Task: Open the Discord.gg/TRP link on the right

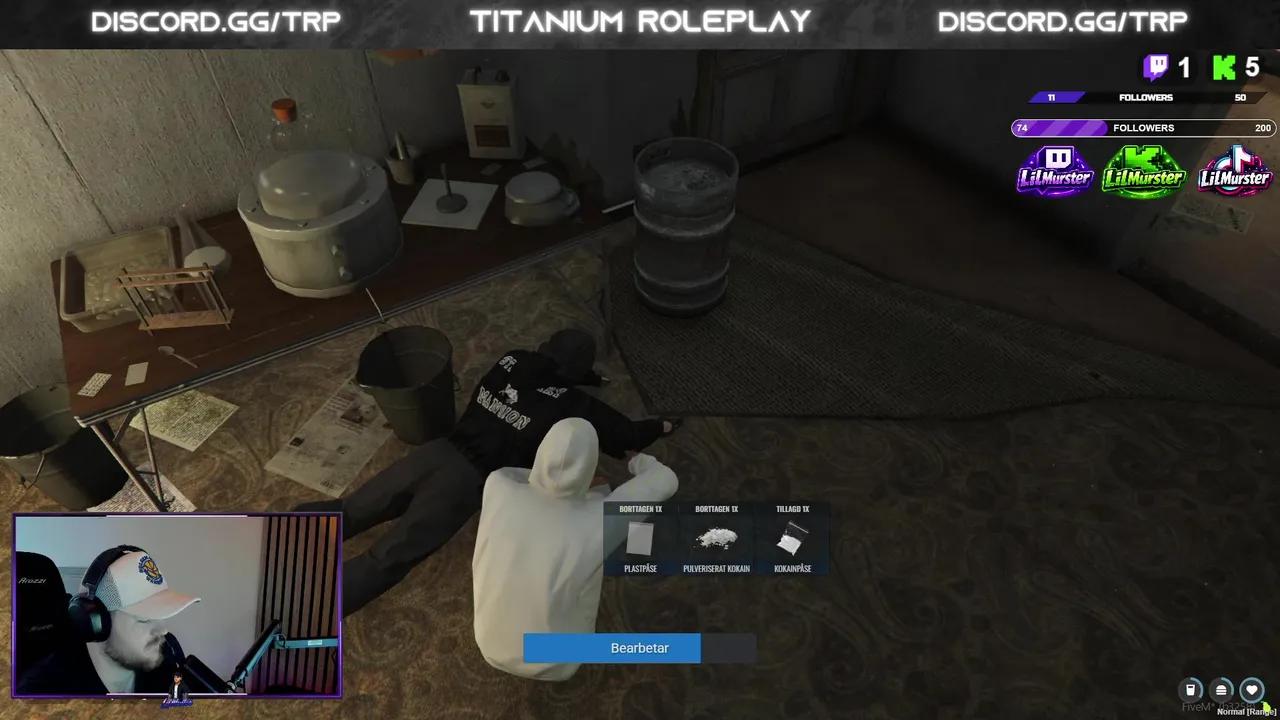Action: coord(1062,20)
